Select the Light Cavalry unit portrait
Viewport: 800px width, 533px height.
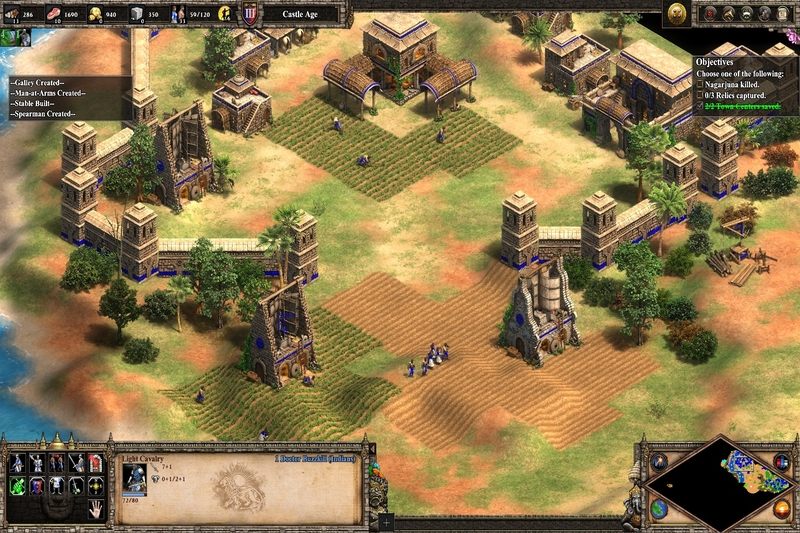[x=133, y=475]
